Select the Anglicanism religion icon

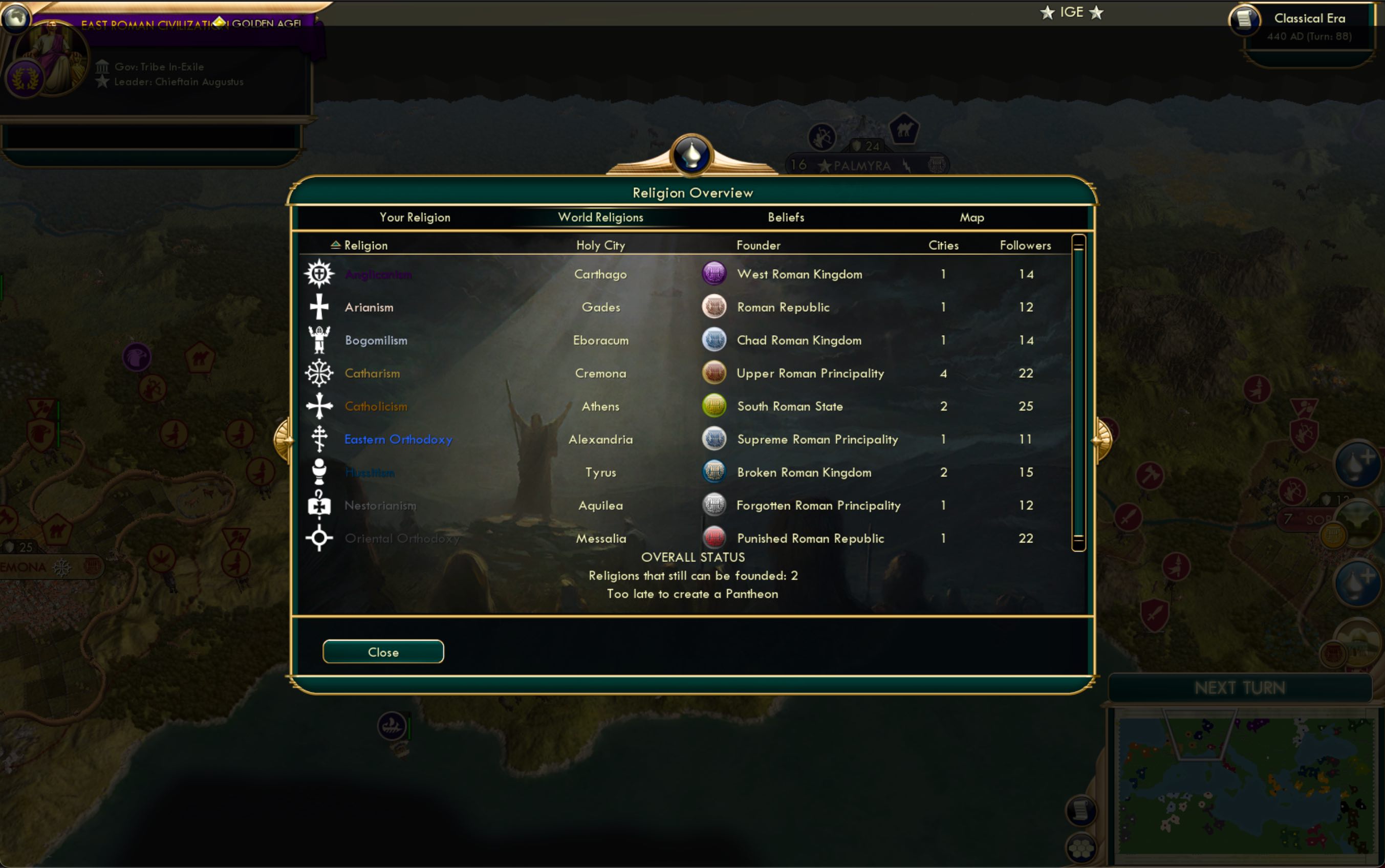(318, 273)
